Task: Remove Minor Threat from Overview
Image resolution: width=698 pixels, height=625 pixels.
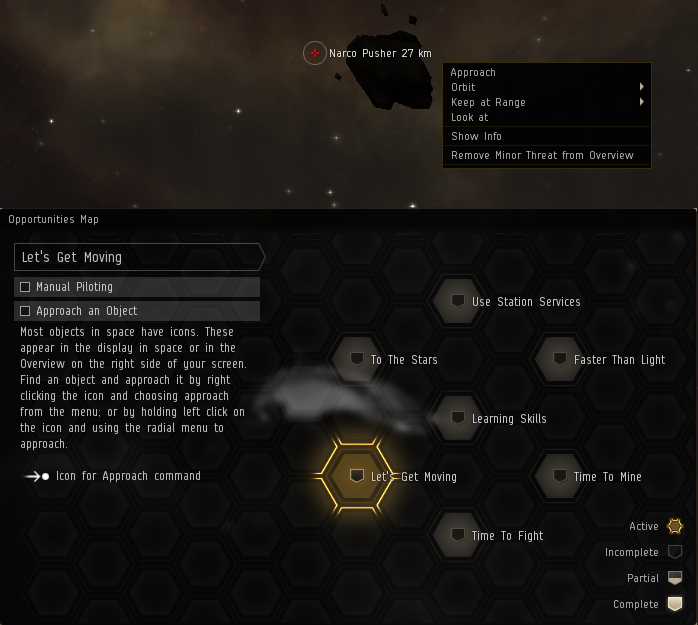Action: 542,155
